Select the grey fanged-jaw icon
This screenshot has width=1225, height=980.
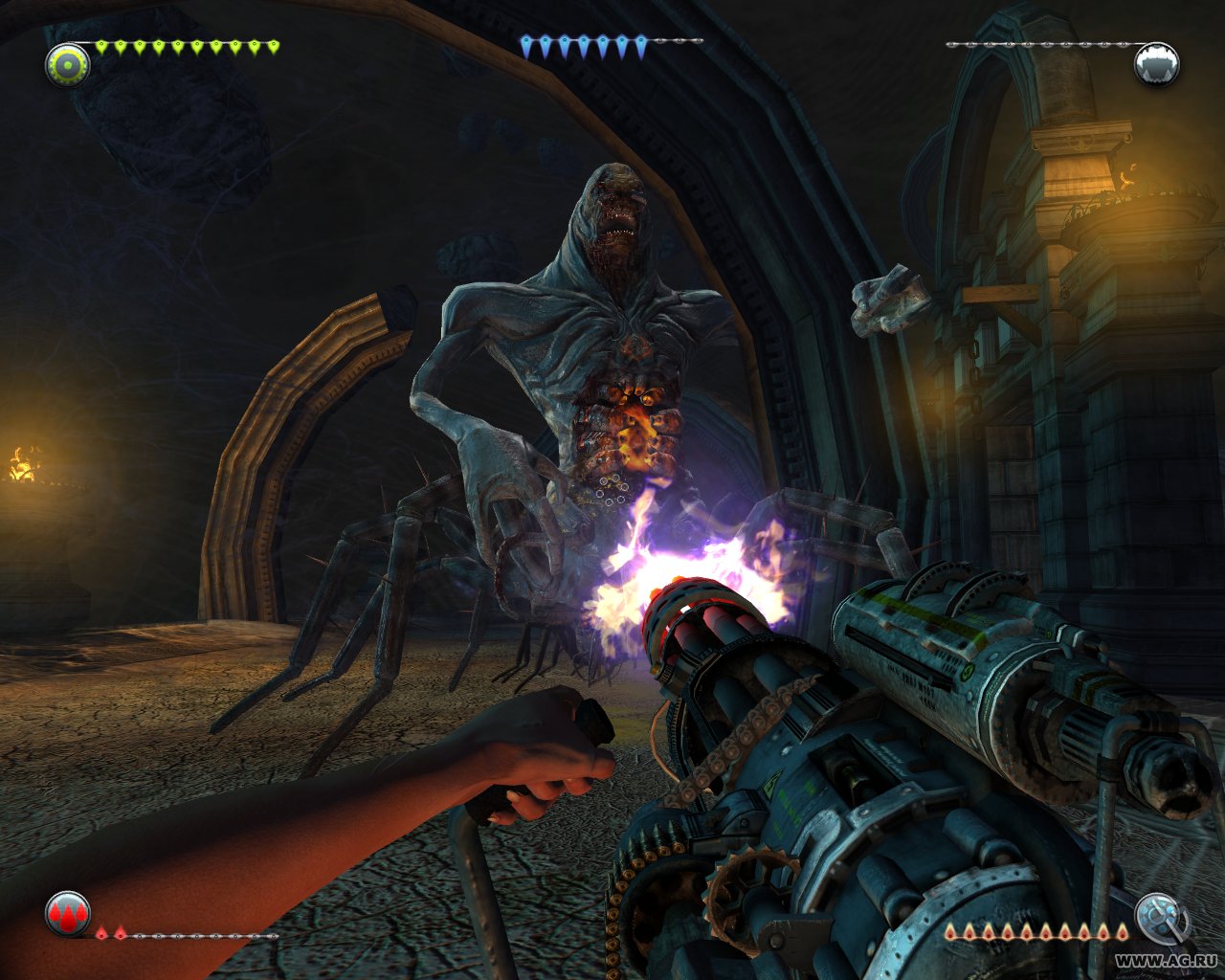tap(1156, 65)
